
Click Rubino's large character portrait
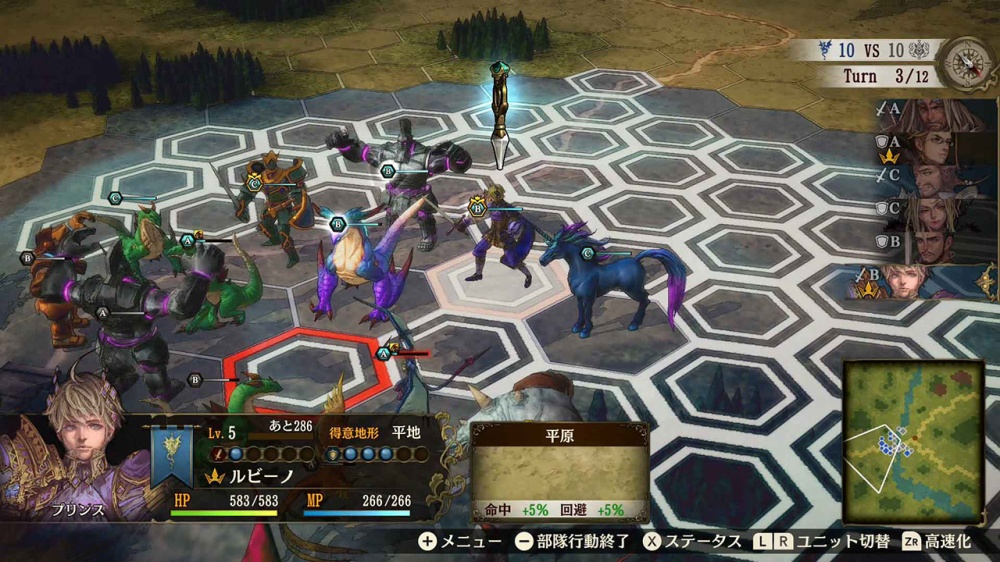pyautogui.click(x=72, y=455)
